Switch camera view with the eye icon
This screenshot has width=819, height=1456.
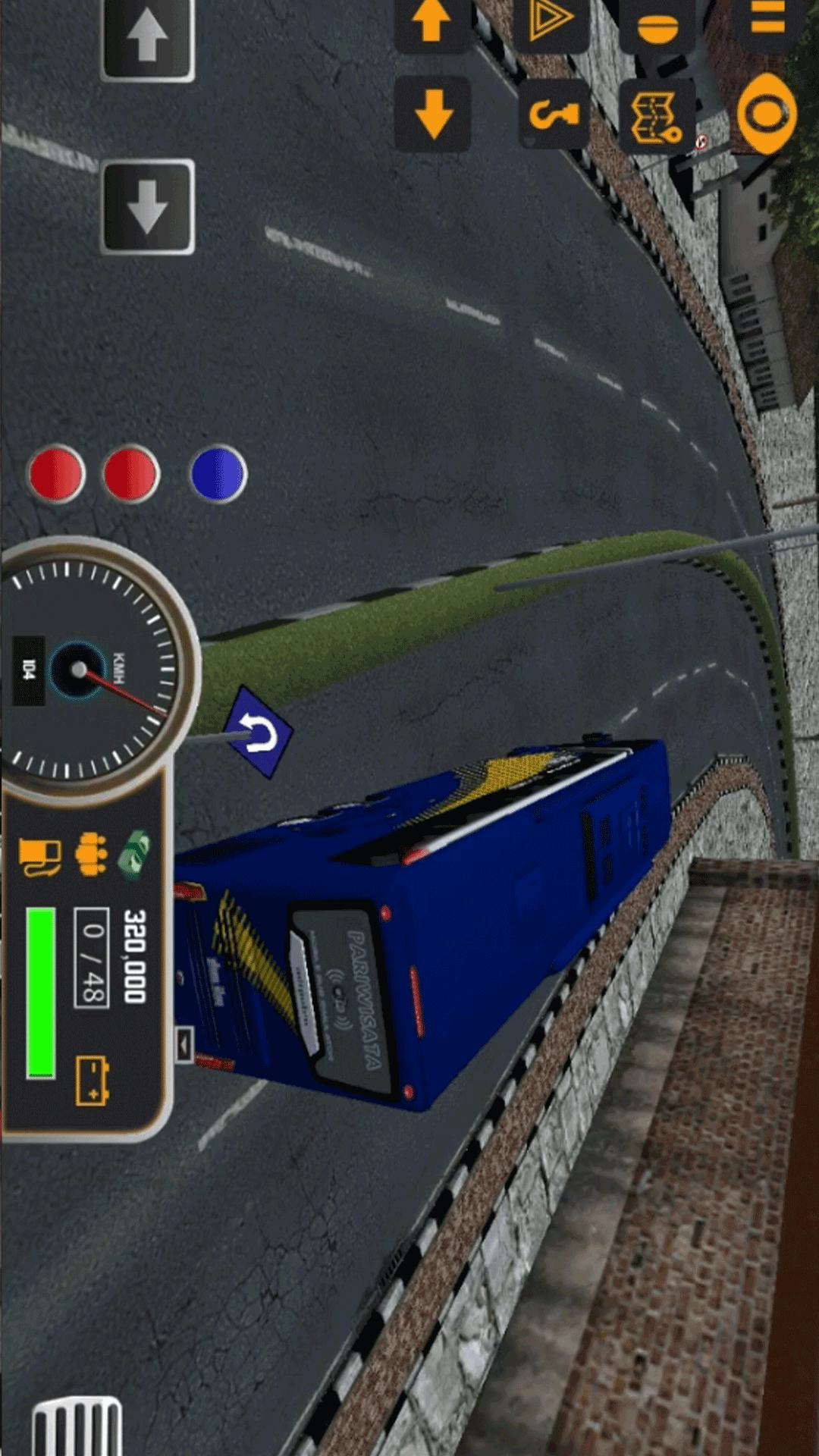point(767,114)
